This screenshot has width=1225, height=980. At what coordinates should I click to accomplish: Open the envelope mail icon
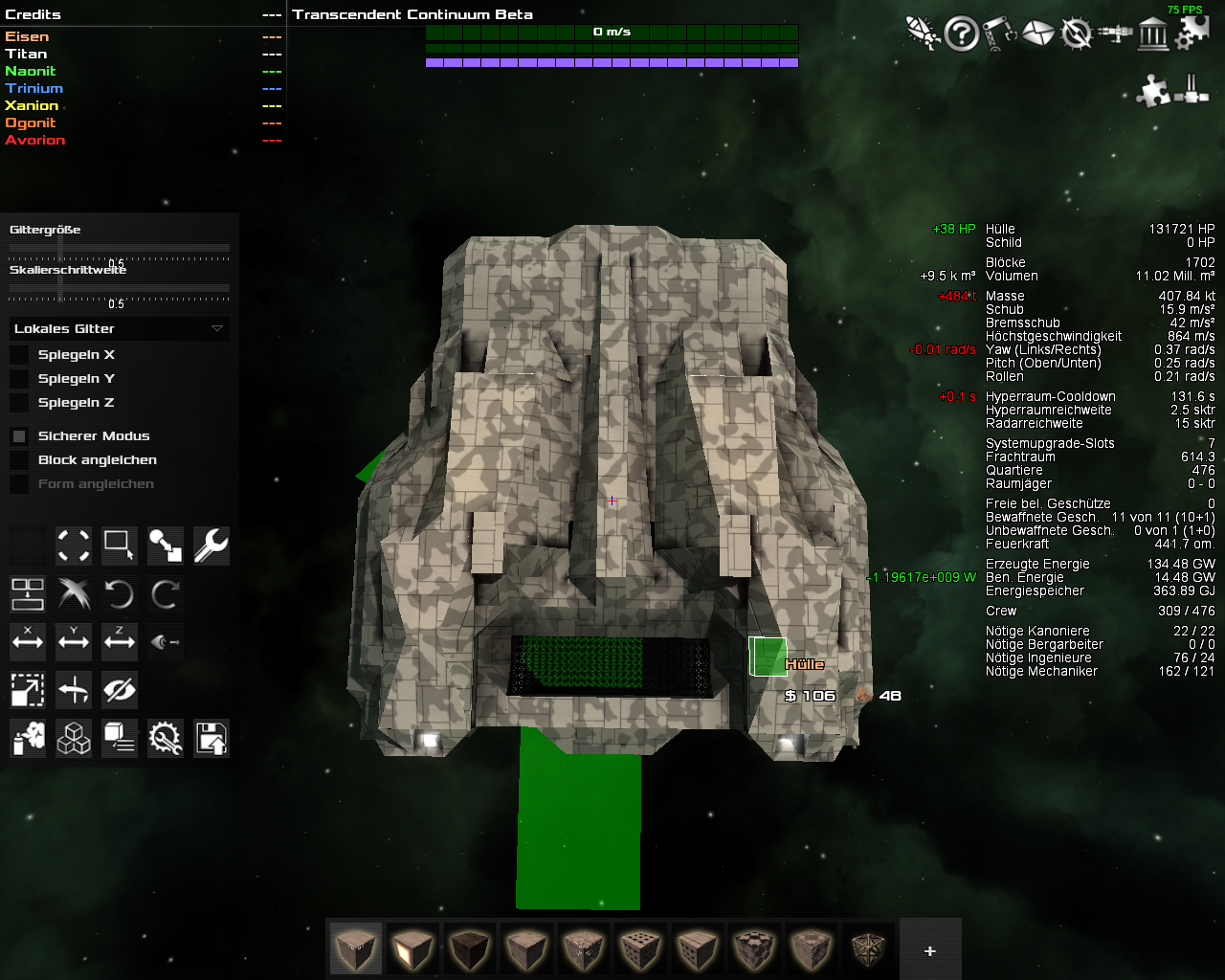1037,34
